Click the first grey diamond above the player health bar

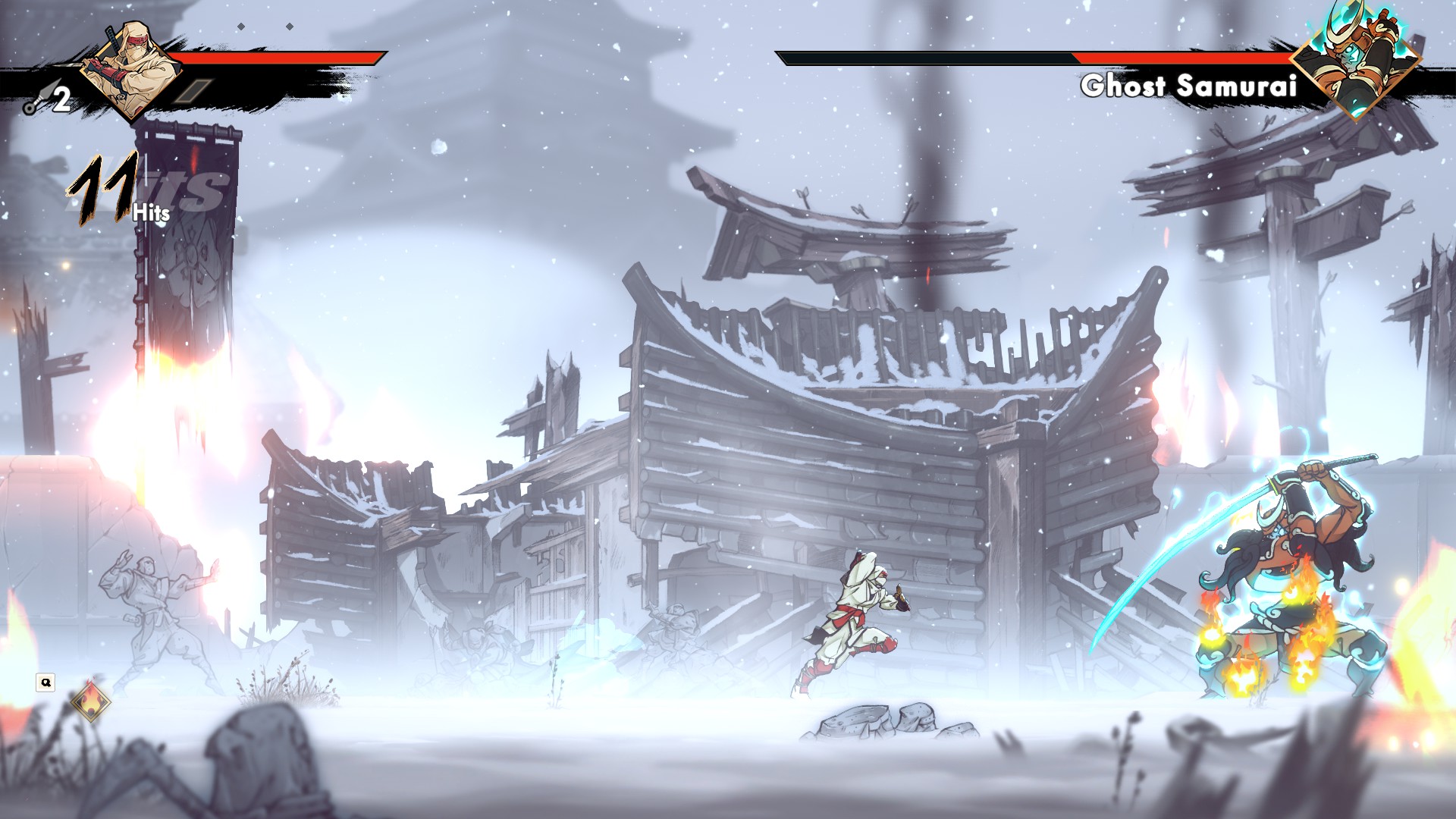[241, 27]
